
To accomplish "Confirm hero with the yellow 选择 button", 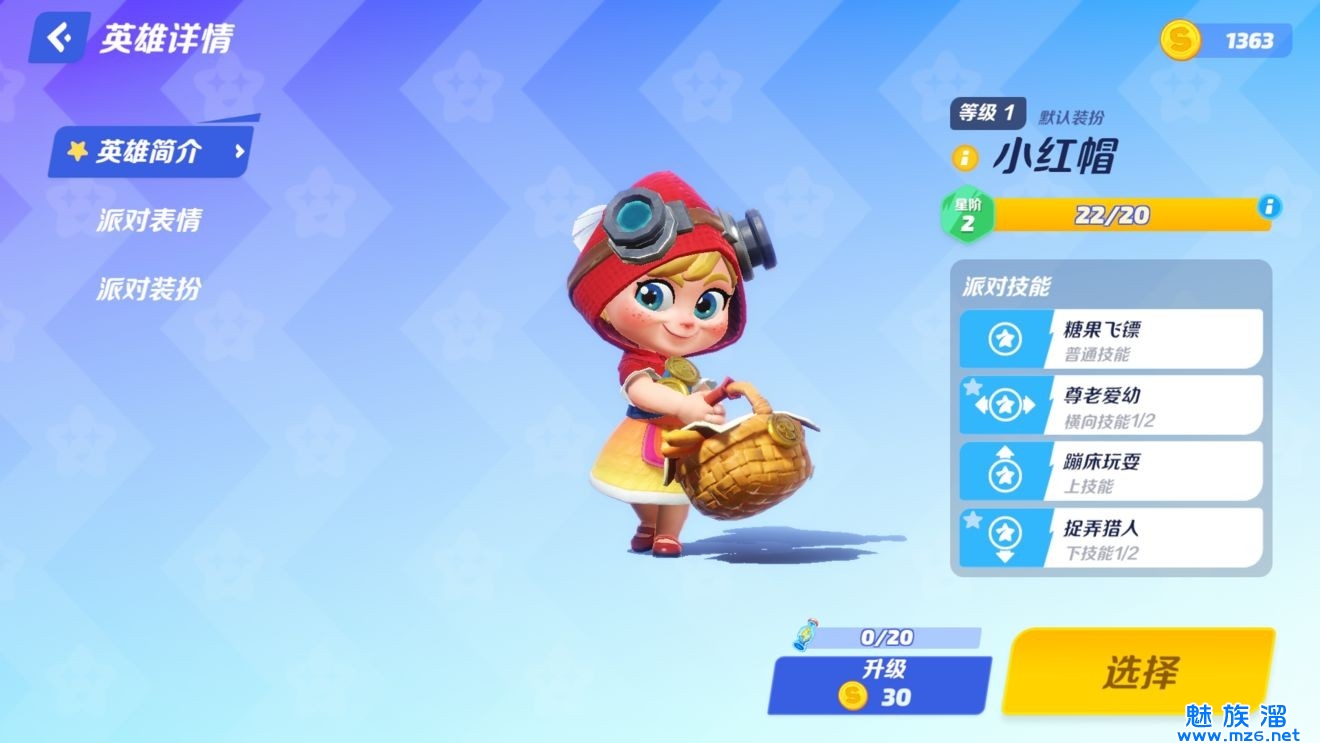I will [1139, 671].
